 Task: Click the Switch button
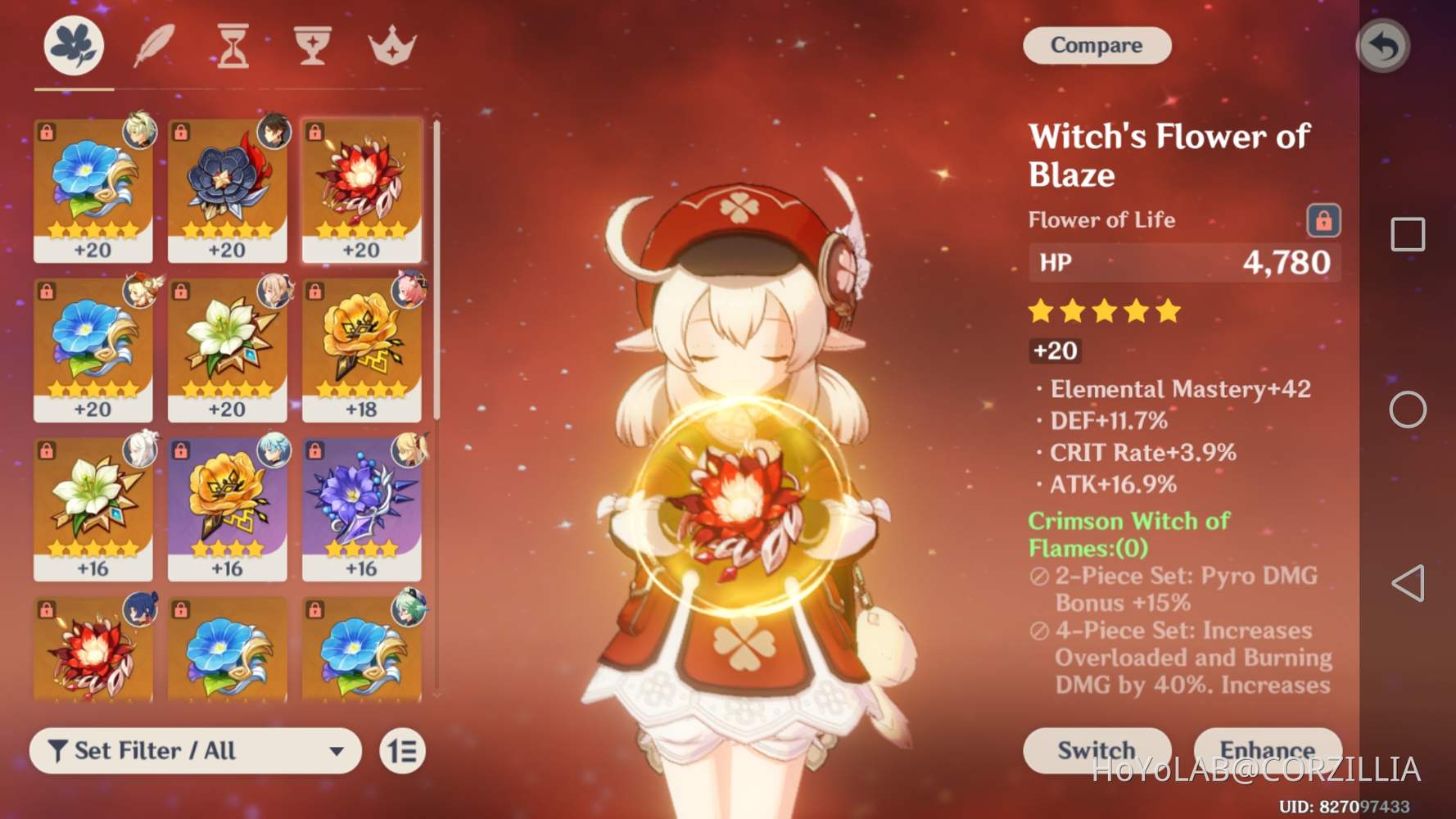coord(1097,750)
